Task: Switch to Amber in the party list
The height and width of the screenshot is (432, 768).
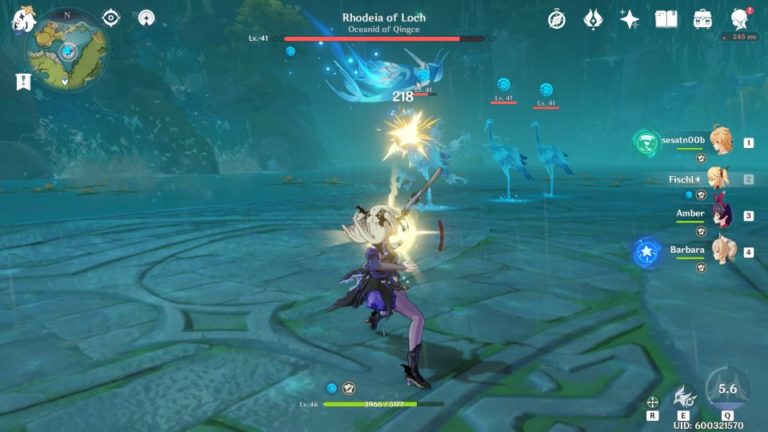Action: click(x=718, y=215)
